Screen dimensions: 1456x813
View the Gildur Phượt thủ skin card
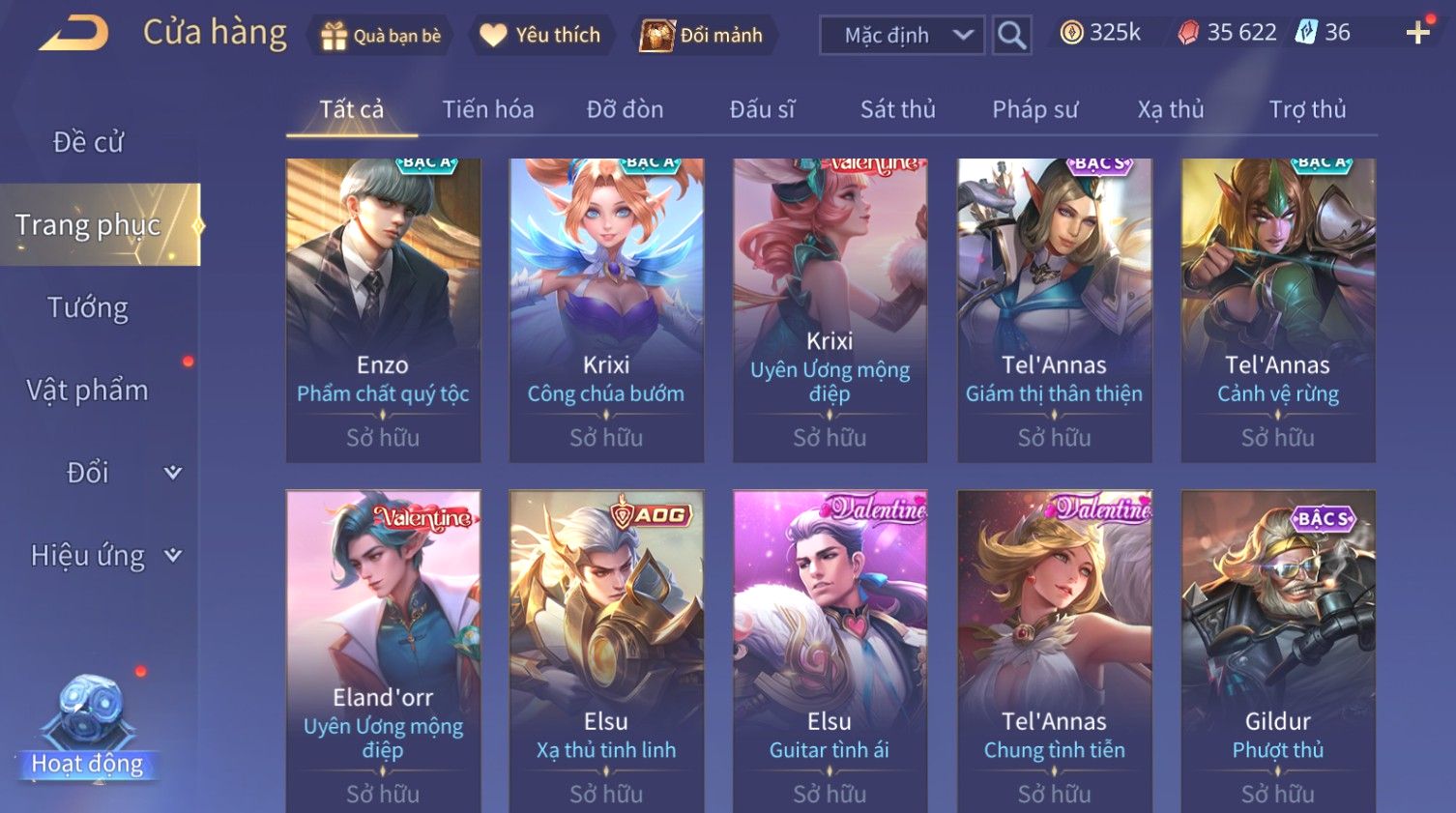(1277, 650)
